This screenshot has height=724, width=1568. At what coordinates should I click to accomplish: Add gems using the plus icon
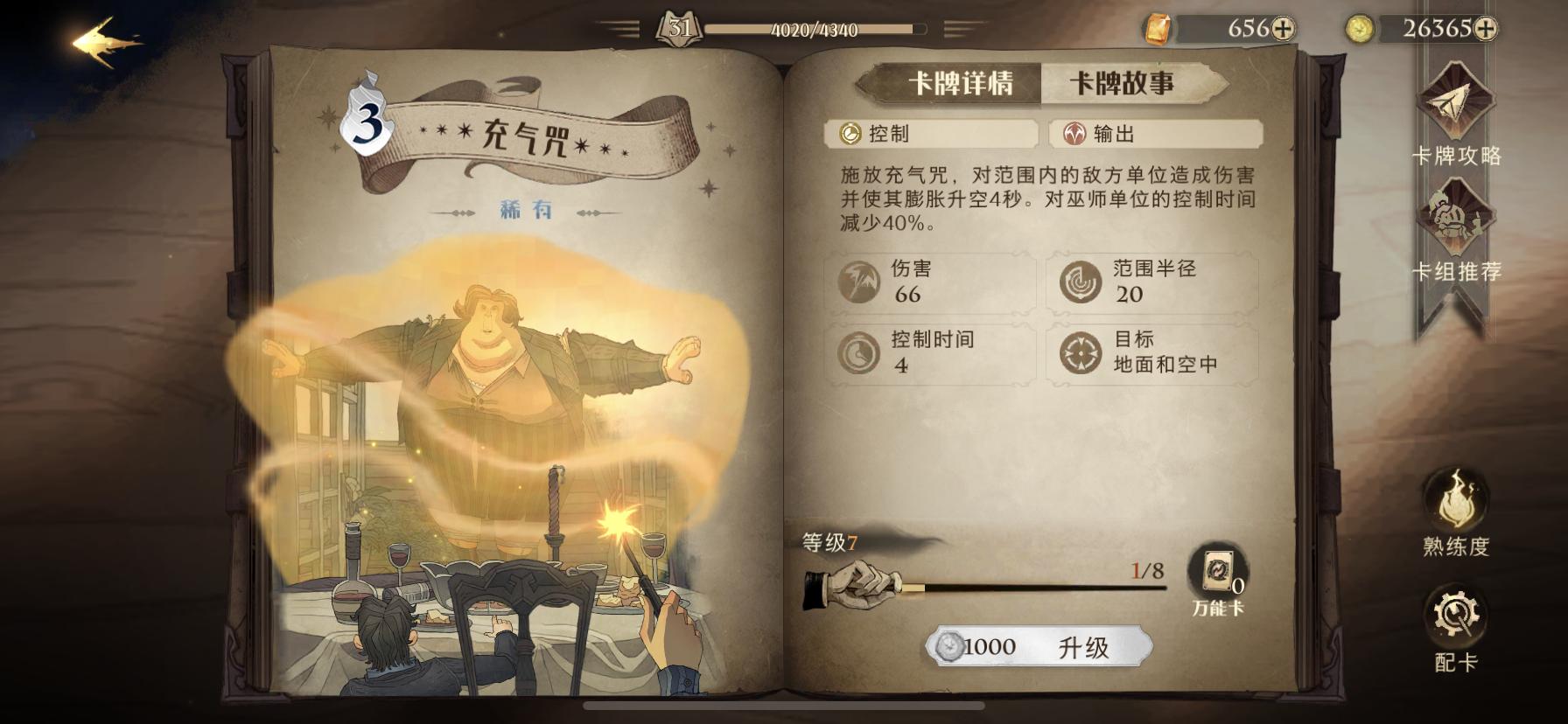click(x=1284, y=27)
